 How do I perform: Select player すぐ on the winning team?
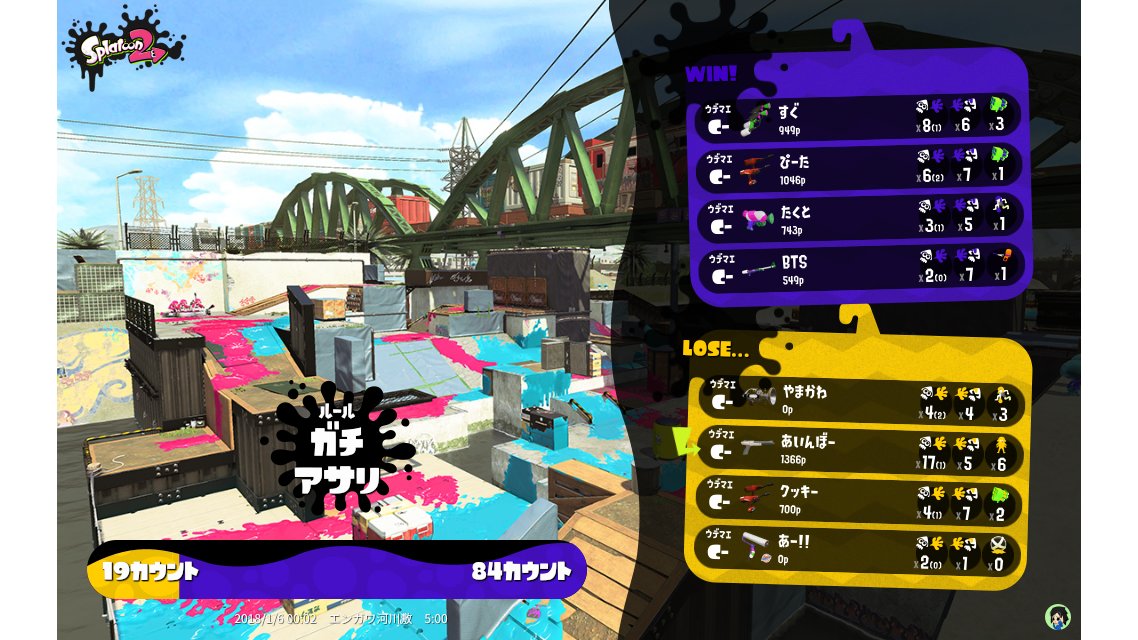click(860, 118)
